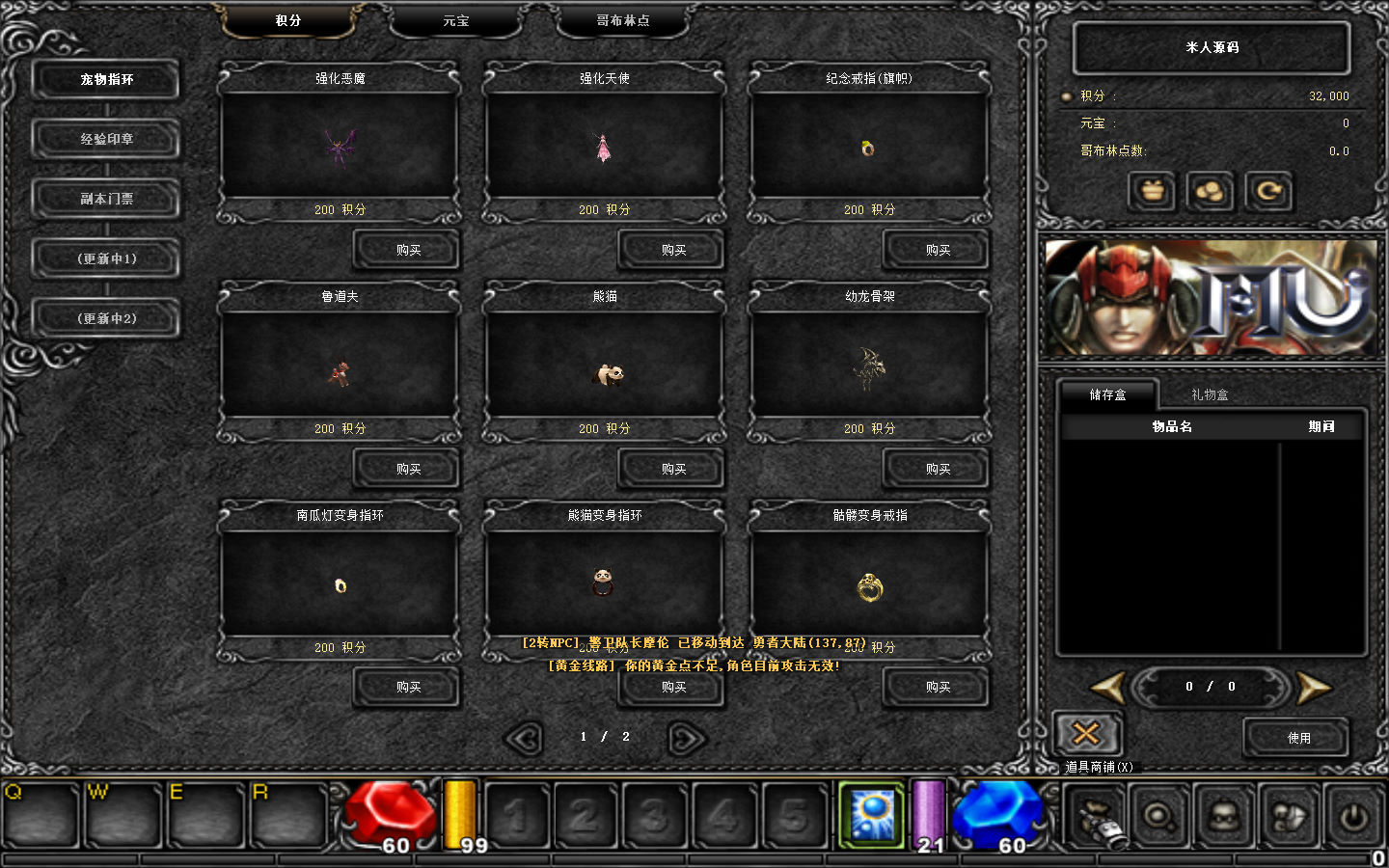Close the item shop with X
This screenshot has height=868, width=1389.
pyautogui.click(x=1086, y=734)
